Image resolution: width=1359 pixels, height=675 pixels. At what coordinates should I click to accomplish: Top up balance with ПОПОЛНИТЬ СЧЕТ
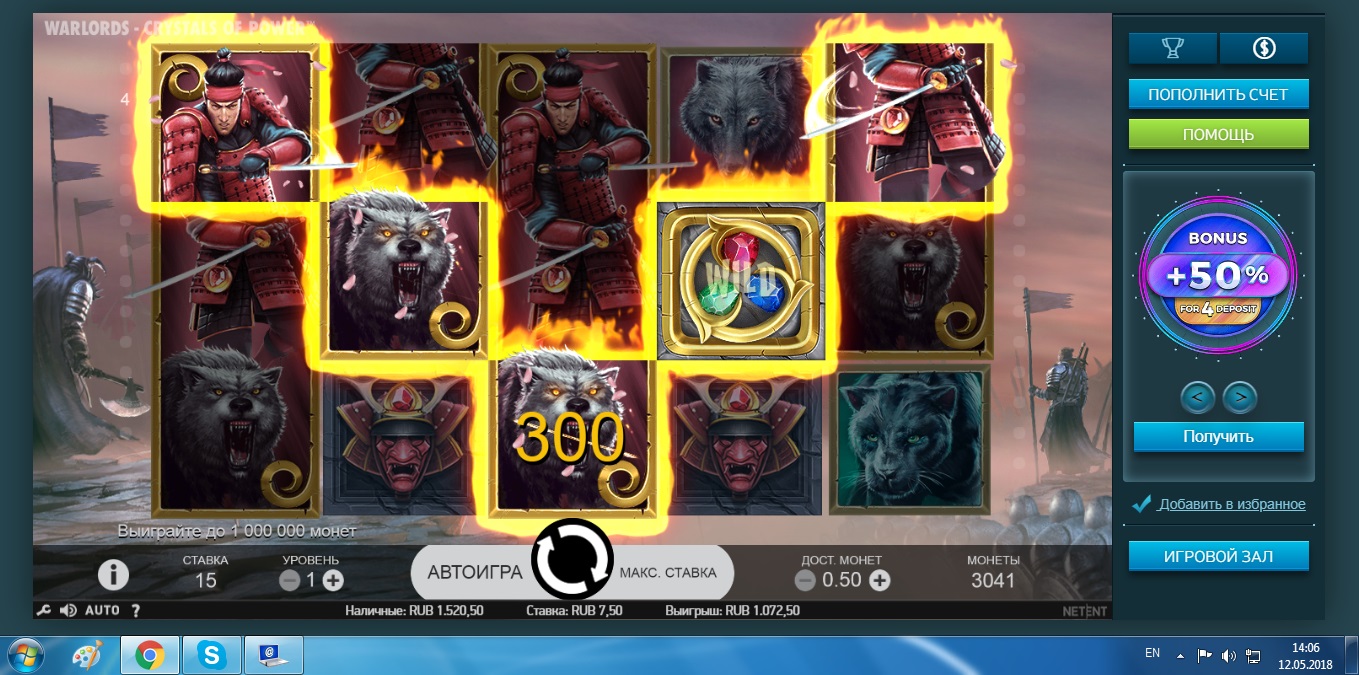tap(1218, 95)
